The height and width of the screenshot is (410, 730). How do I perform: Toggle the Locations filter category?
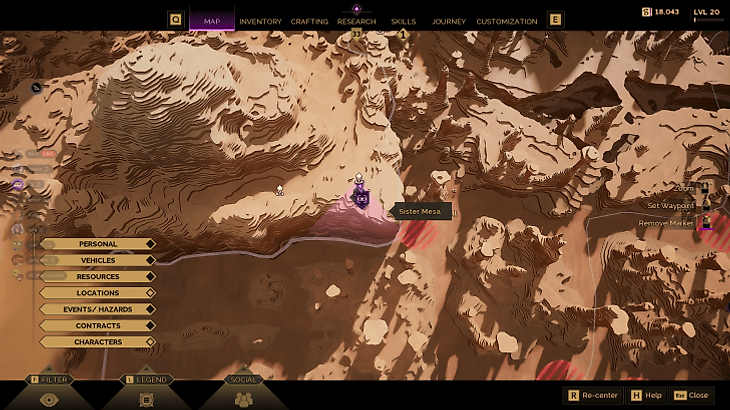(x=98, y=293)
